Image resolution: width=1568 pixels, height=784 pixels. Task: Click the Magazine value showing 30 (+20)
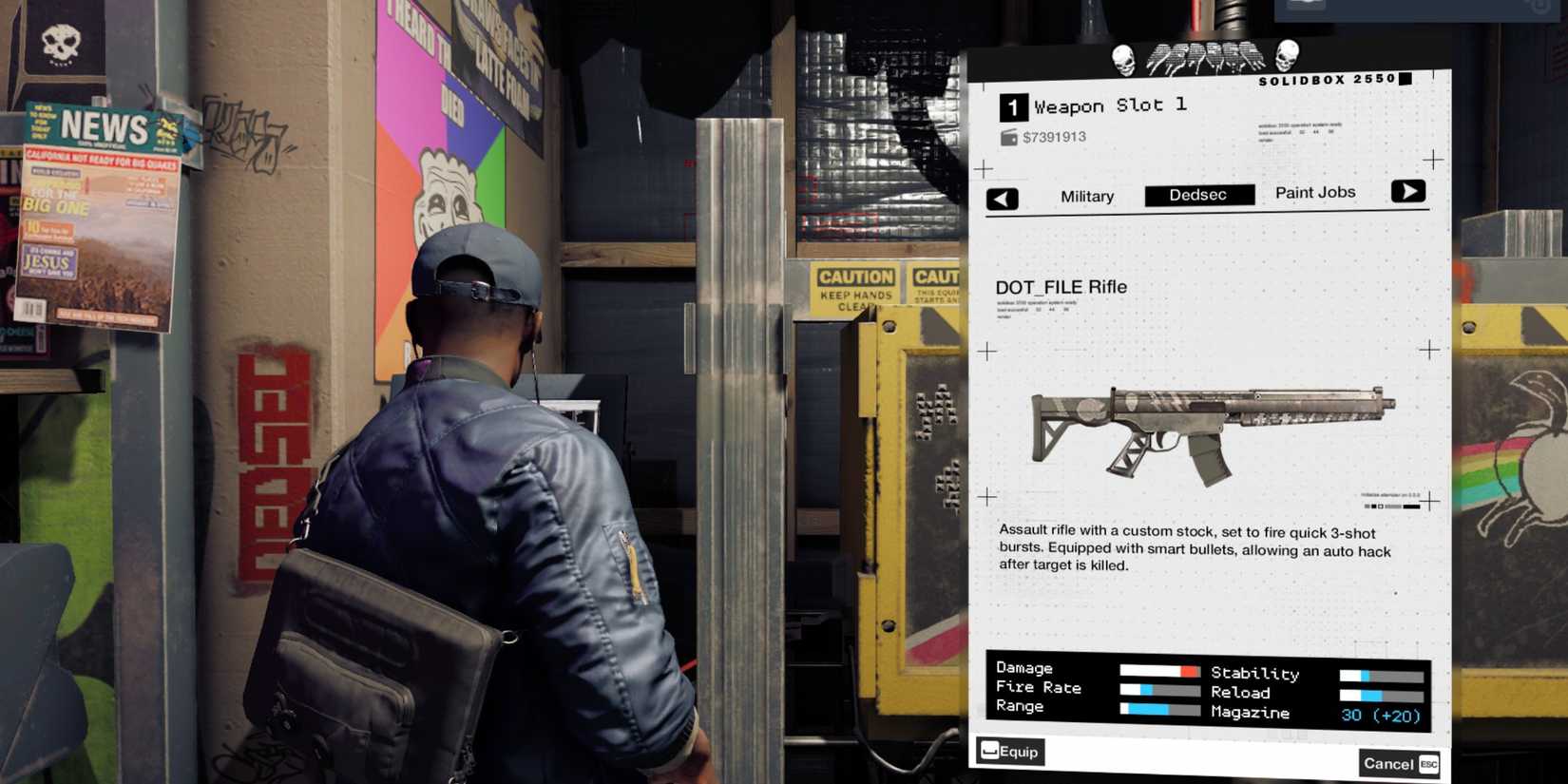(1380, 715)
